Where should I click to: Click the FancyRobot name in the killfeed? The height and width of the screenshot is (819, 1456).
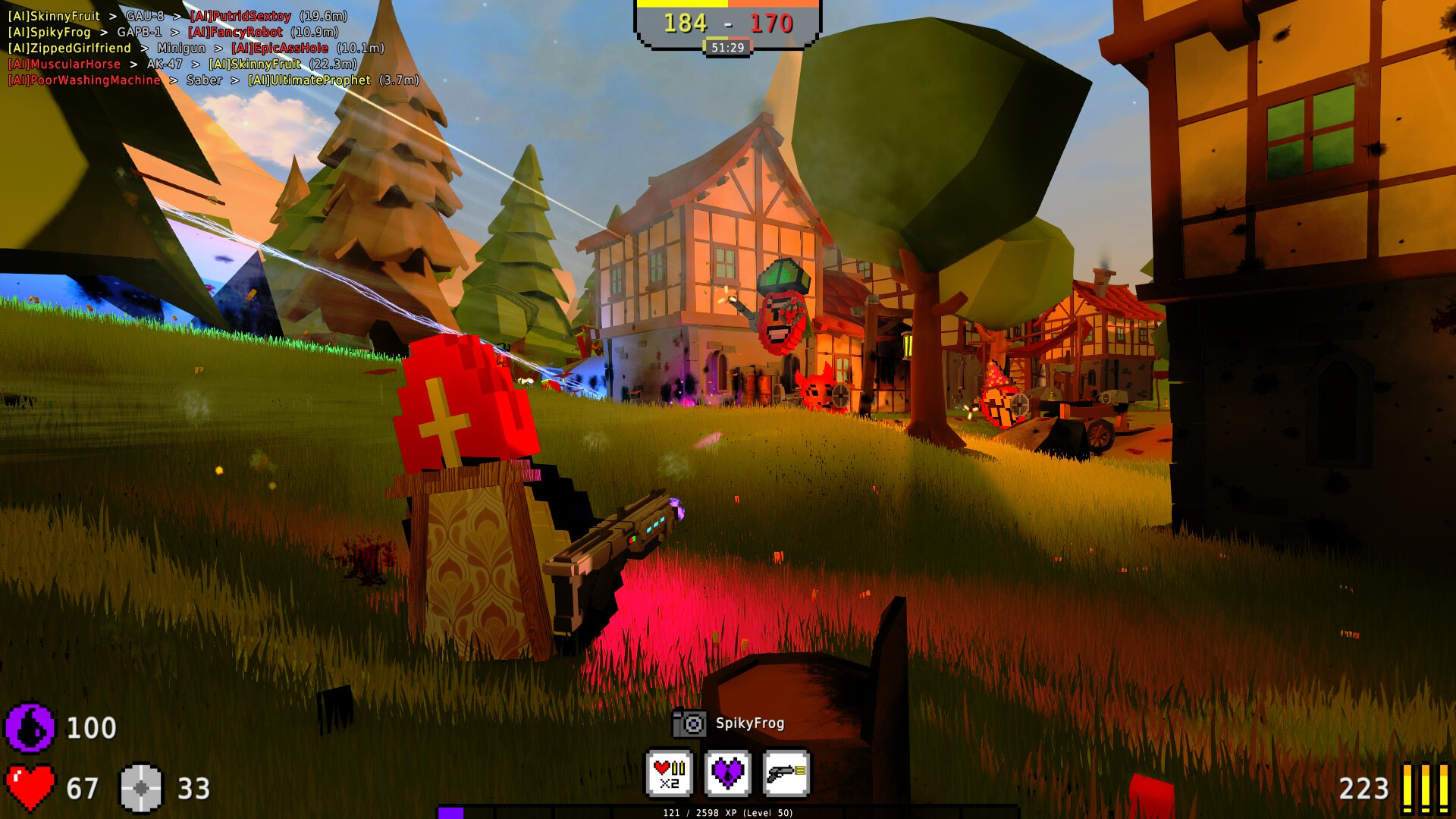click(236, 32)
